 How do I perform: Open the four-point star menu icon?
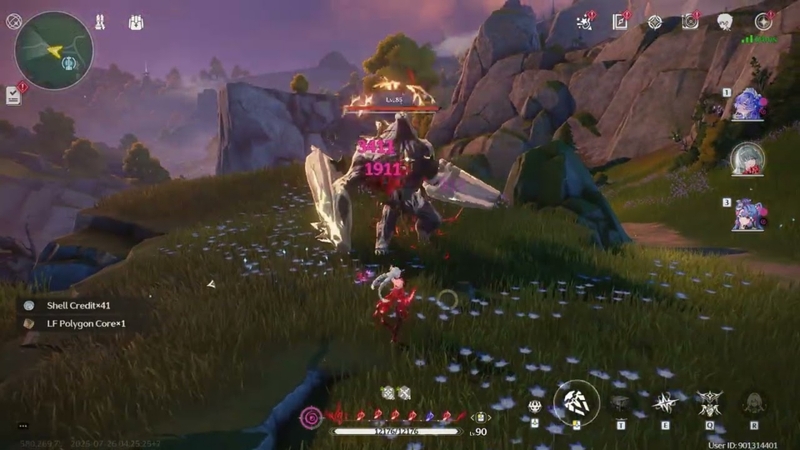pyautogui.click(x=763, y=21)
